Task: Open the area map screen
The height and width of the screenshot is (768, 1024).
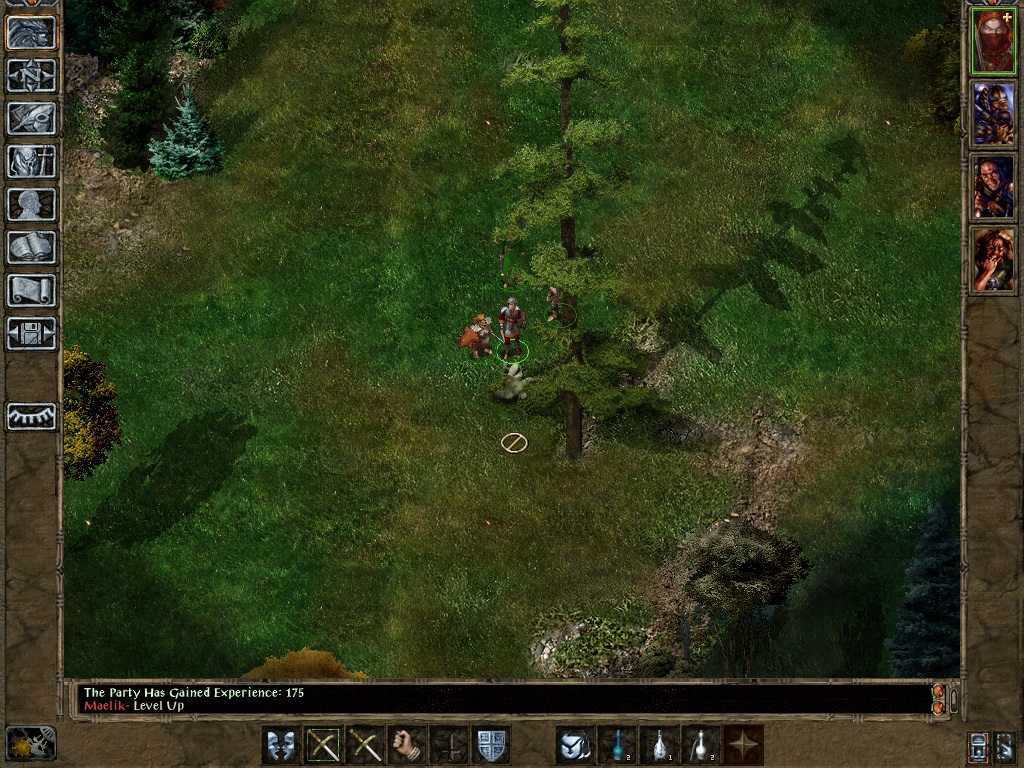Action: click(32, 76)
